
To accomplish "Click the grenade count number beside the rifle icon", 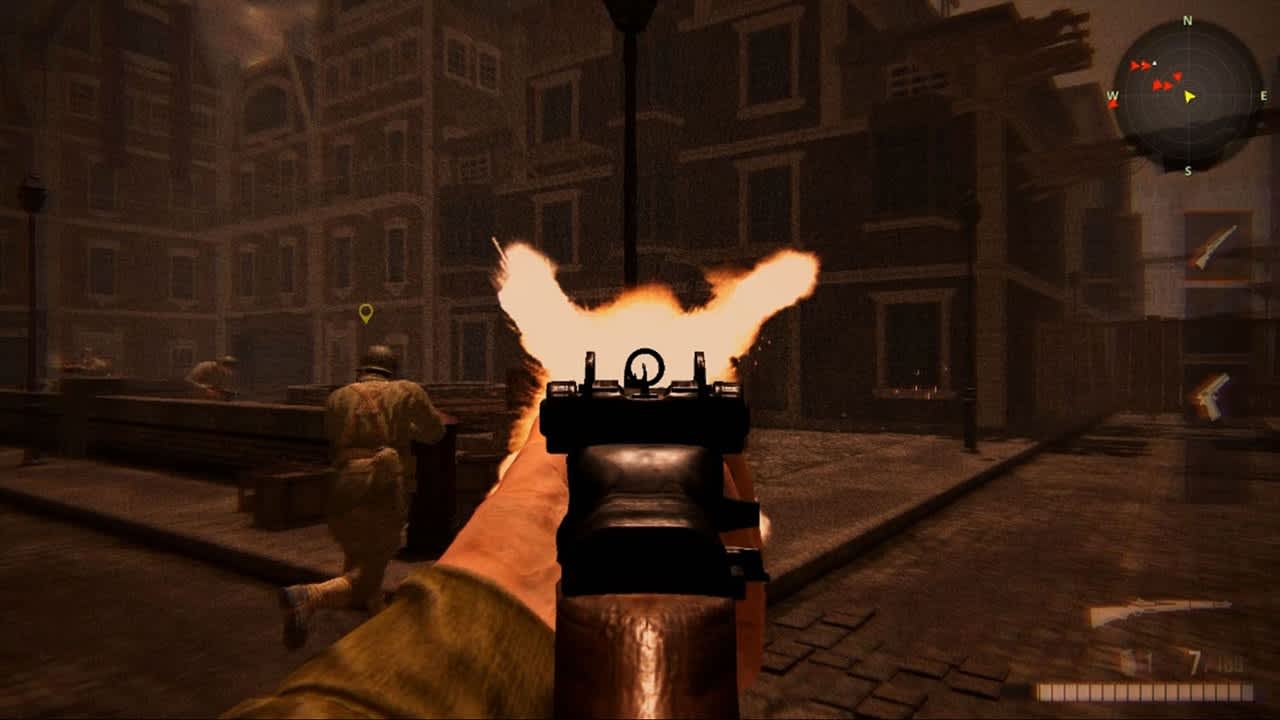I will pos(1148,660).
